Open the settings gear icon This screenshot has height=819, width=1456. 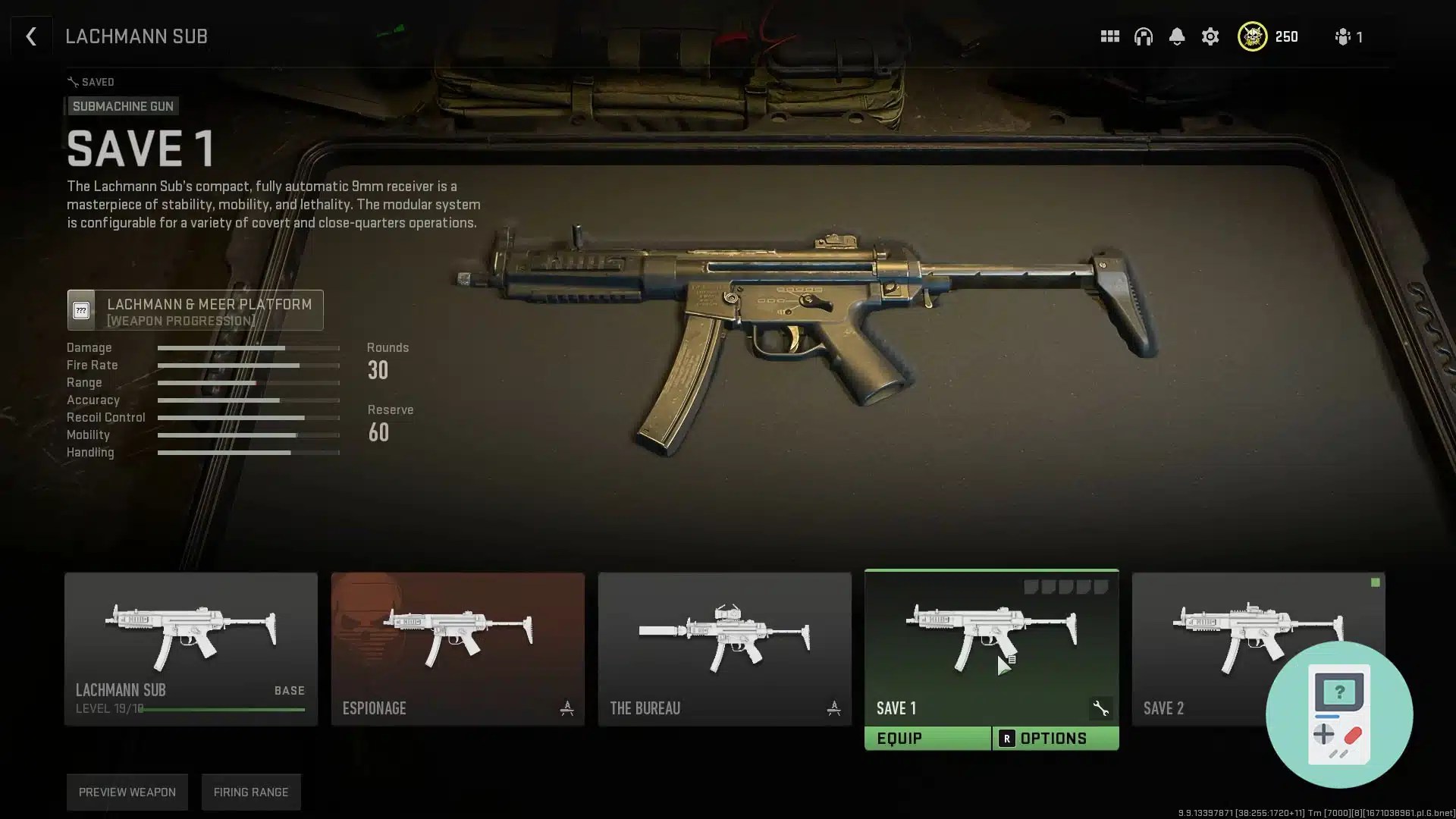tap(1210, 36)
